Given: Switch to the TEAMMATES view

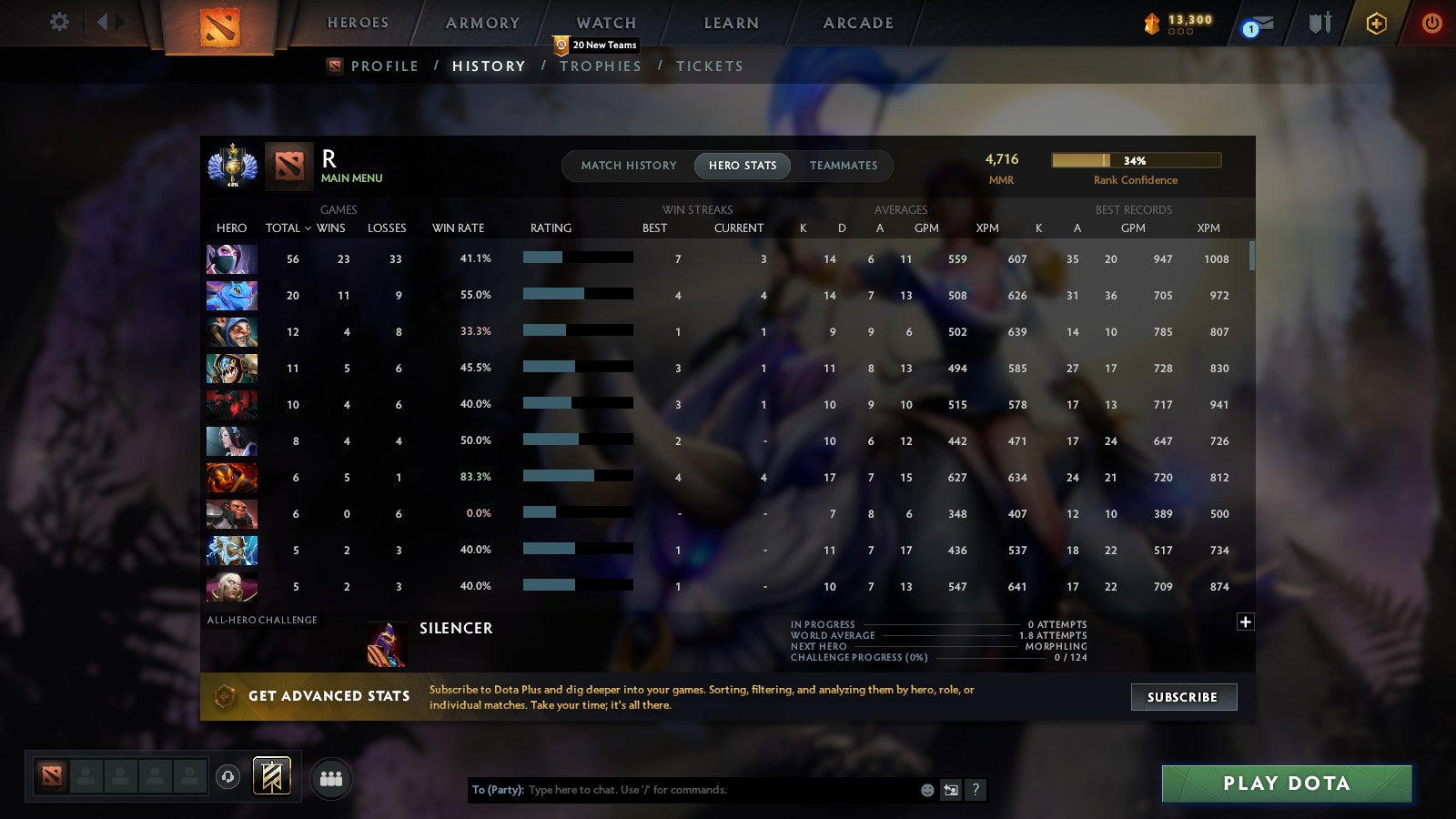Looking at the screenshot, I should [x=844, y=166].
